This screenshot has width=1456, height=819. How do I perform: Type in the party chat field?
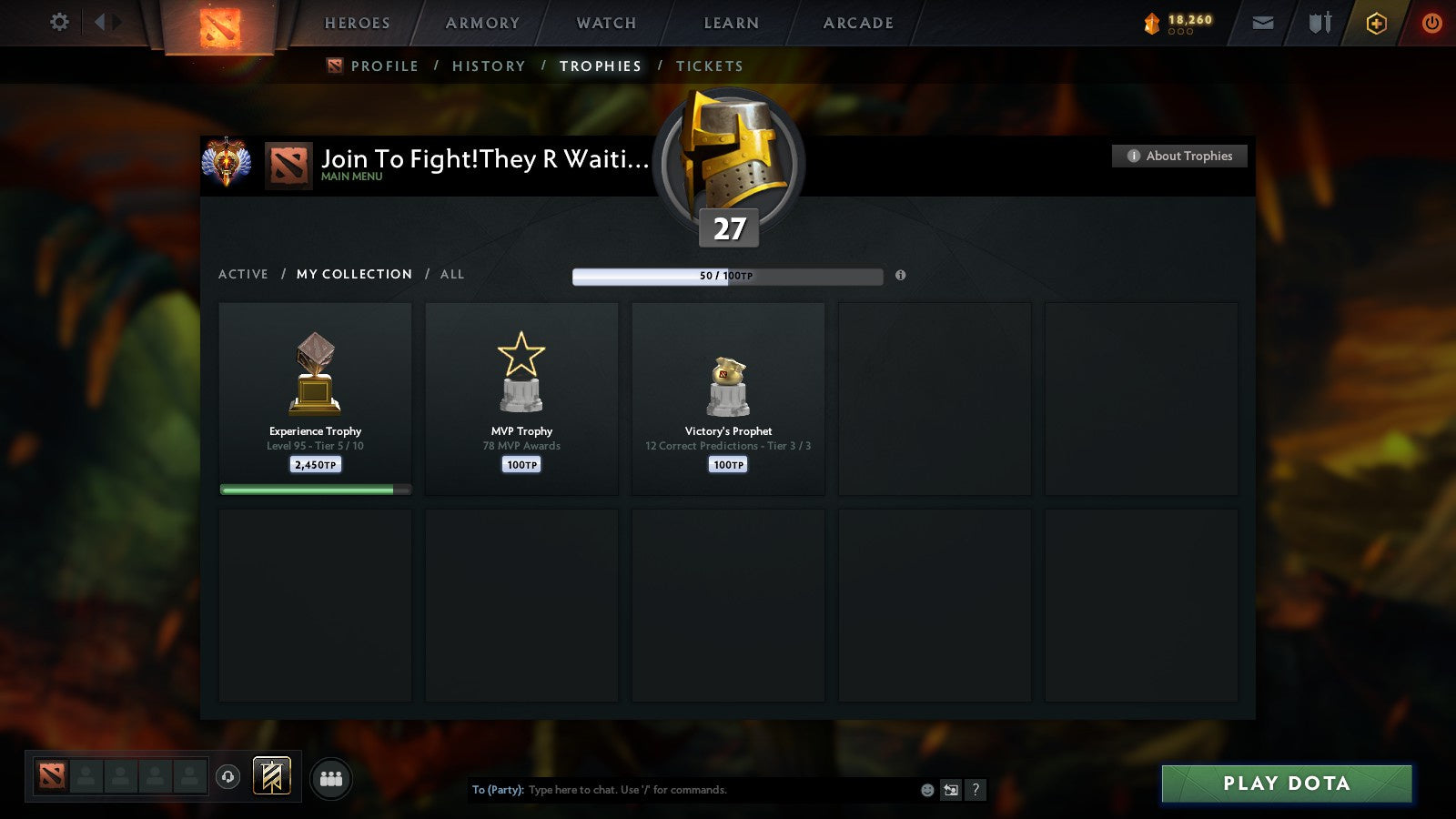click(x=682, y=790)
